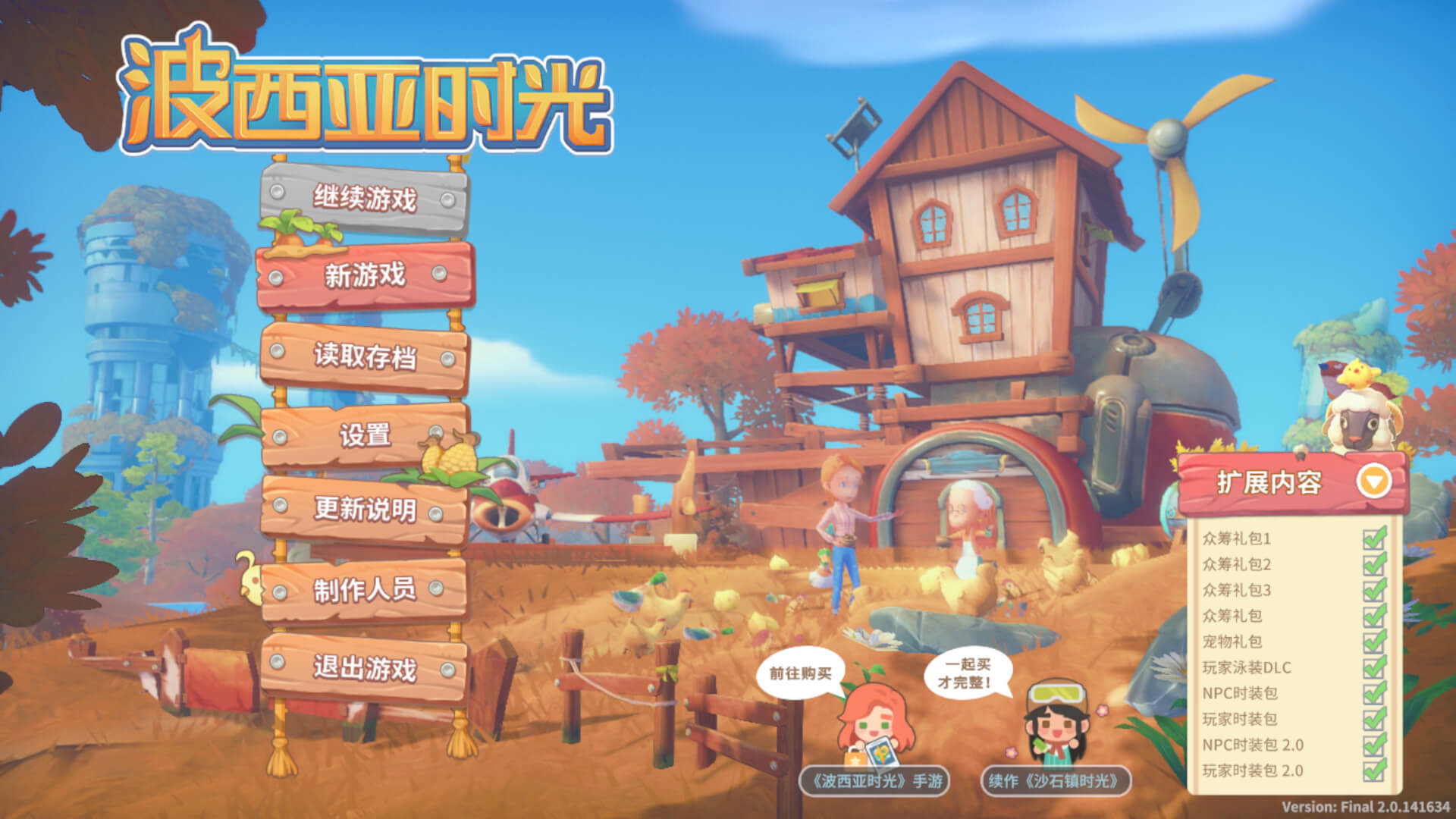Choose 退出游戏 to quit the game

point(364,669)
